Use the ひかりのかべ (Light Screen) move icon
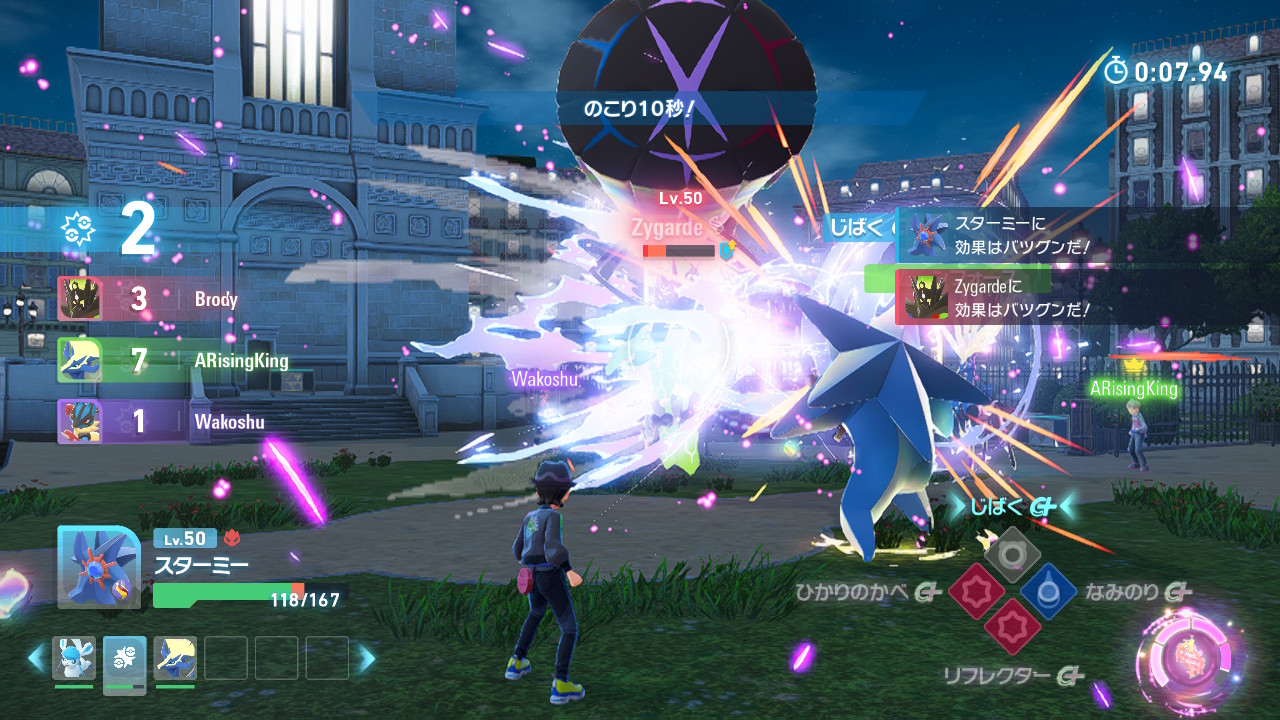The width and height of the screenshot is (1280, 720). point(976,592)
